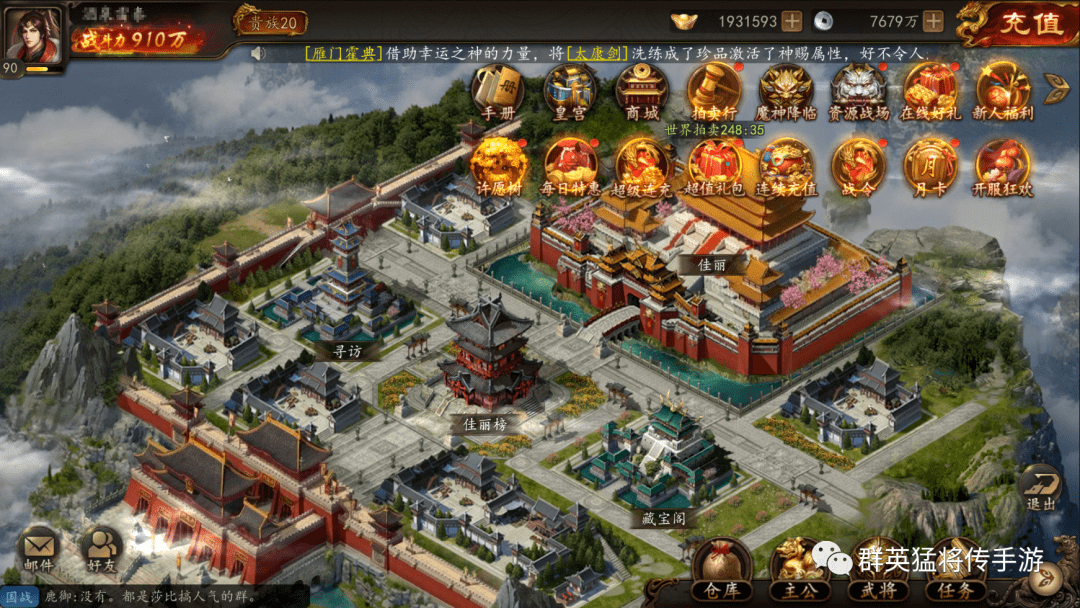Open the player avatar portrait

click(x=31, y=33)
